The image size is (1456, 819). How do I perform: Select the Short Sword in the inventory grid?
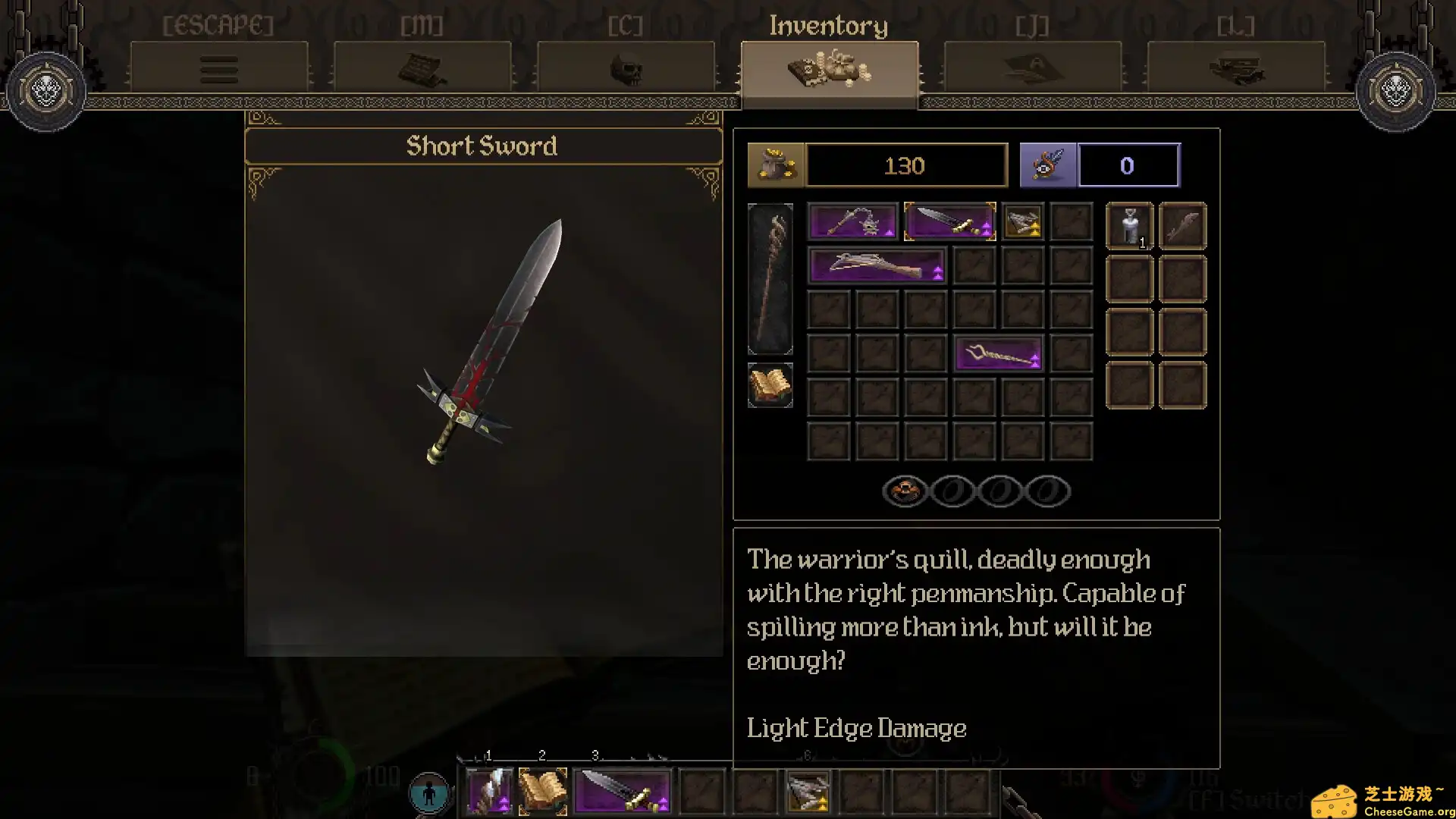[x=949, y=221]
